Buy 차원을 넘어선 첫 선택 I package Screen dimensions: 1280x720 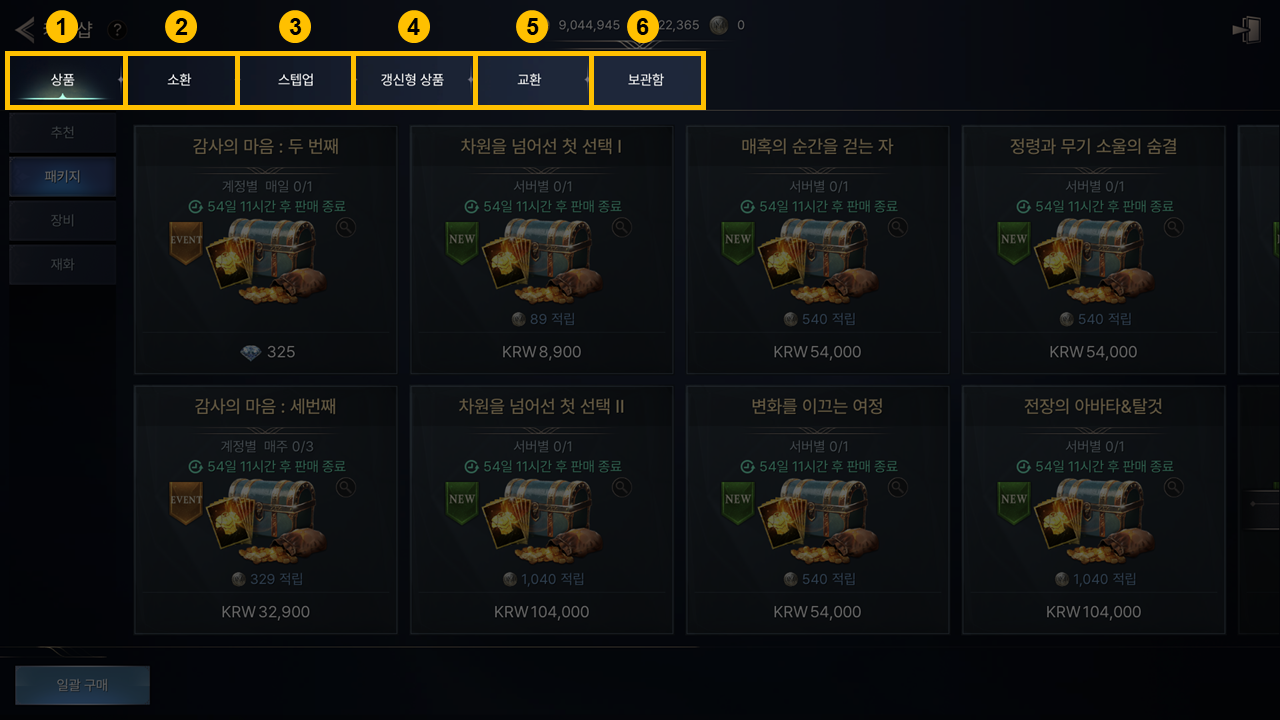tap(541, 250)
